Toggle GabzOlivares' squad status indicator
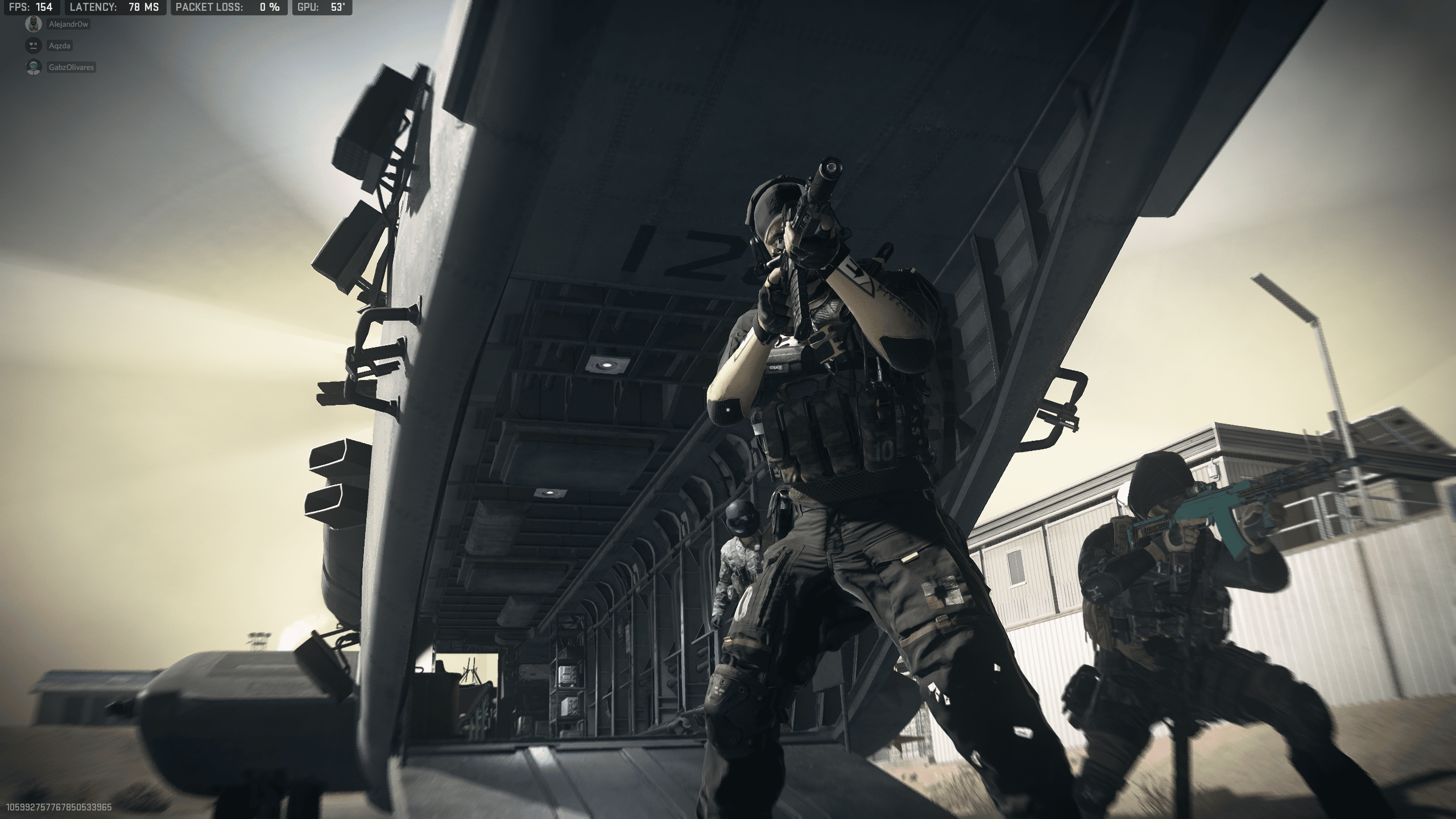 pyautogui.click(x=33, y=67)
